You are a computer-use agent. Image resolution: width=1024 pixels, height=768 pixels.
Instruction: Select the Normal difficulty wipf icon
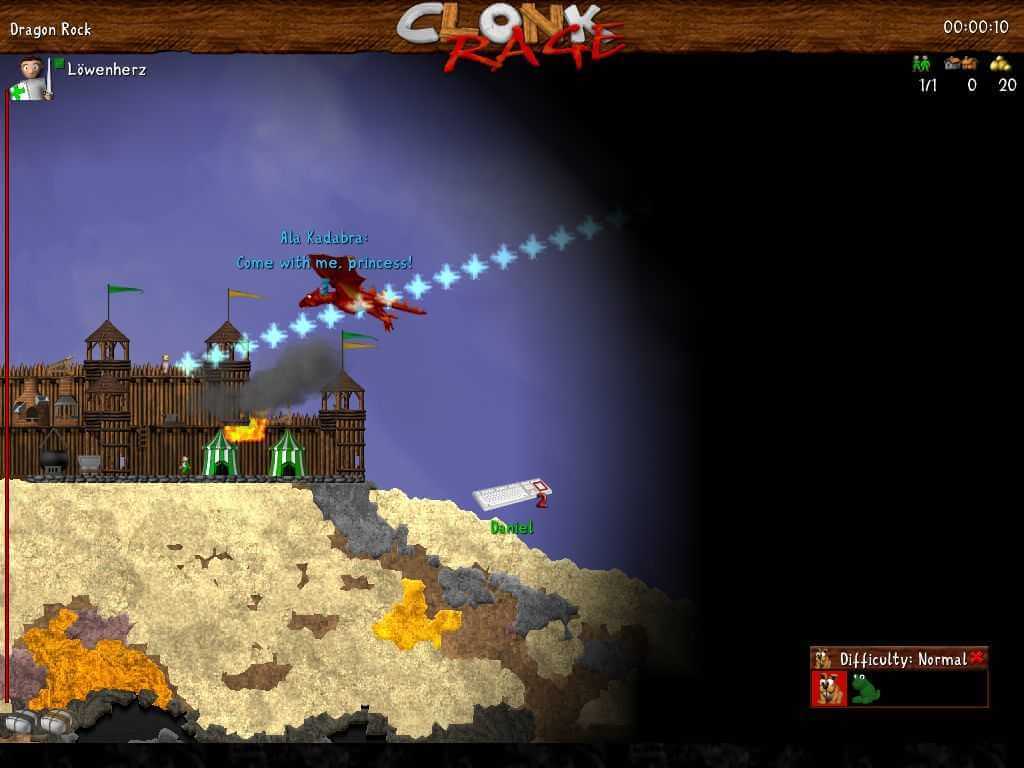coord(830,688)
